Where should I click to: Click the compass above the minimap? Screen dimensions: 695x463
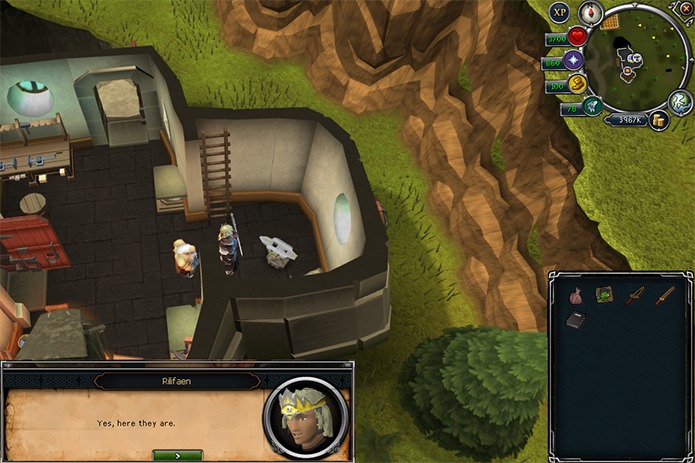[589, 13]
